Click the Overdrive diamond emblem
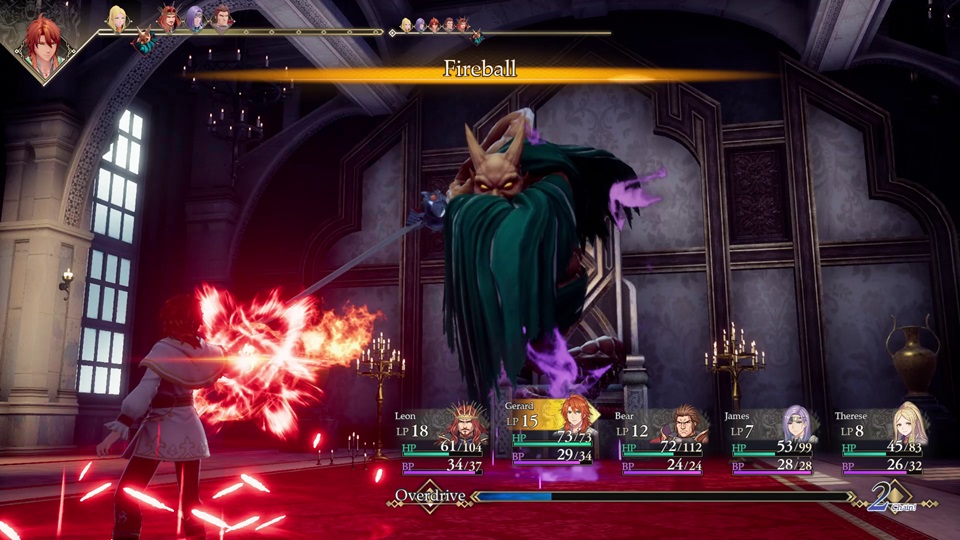The image size is (960, 540). click(429, 496)
